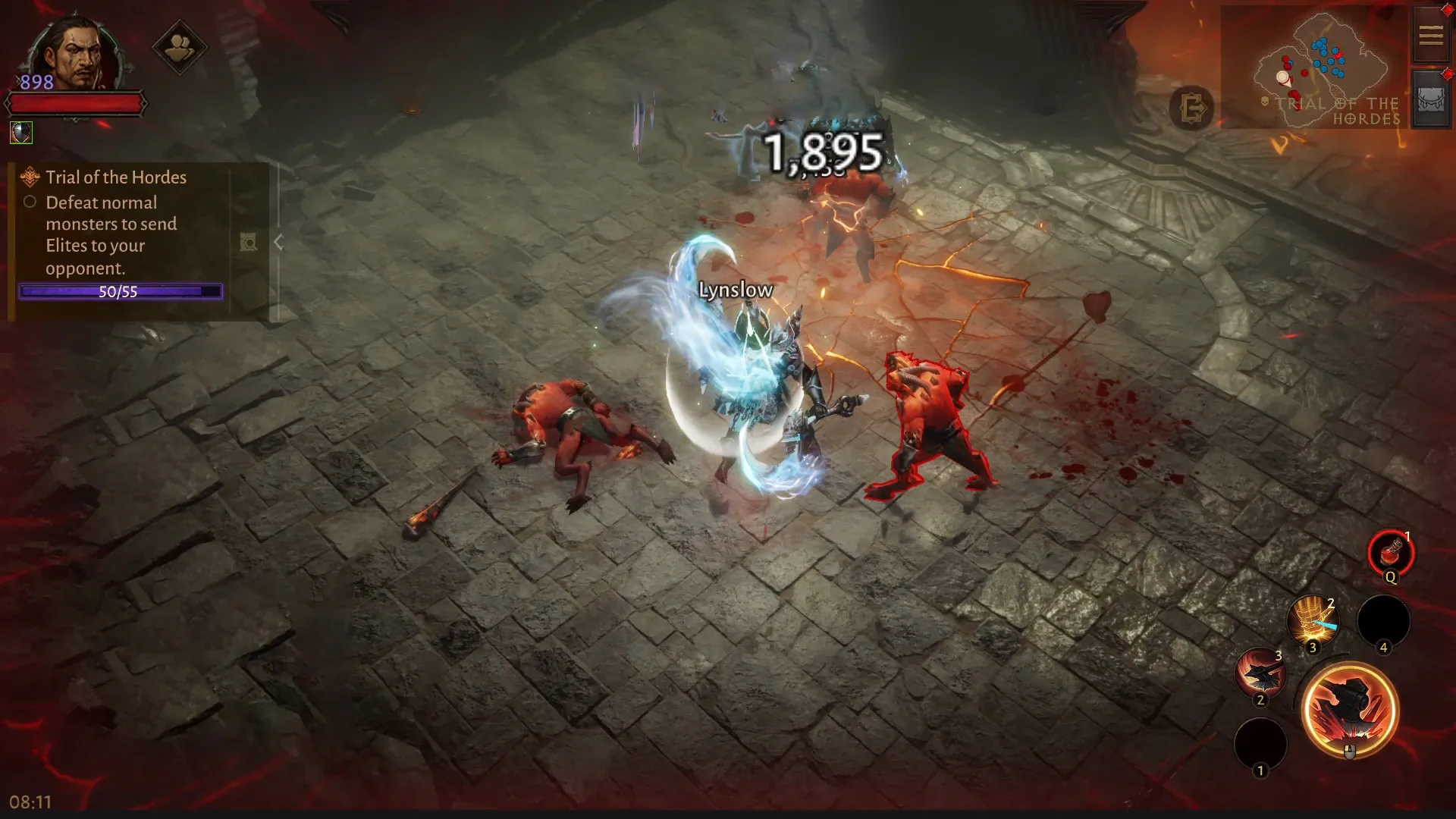Screen dimensions: 1456x819
Task: Click the small icon beside quest tracker
Action: coord(248,243)
